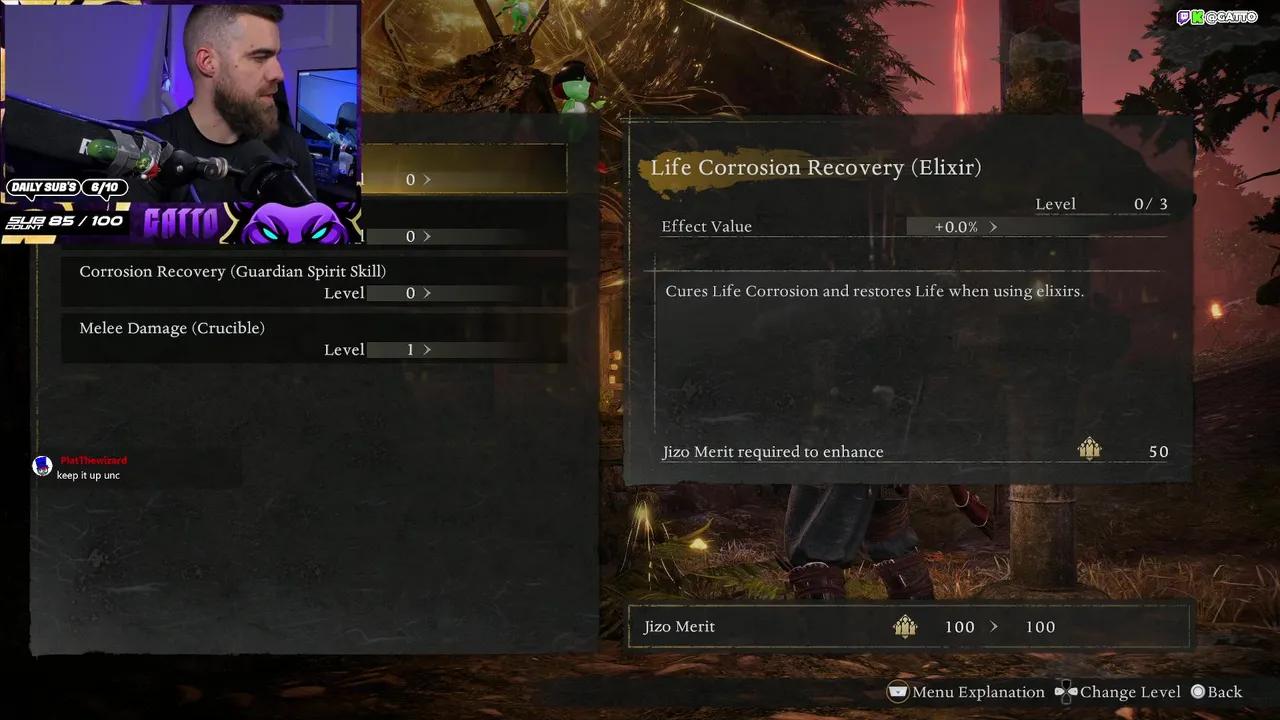Click the Effect Value arrow at +0.0%
1280x720 pixels.
tap(993, 227)
